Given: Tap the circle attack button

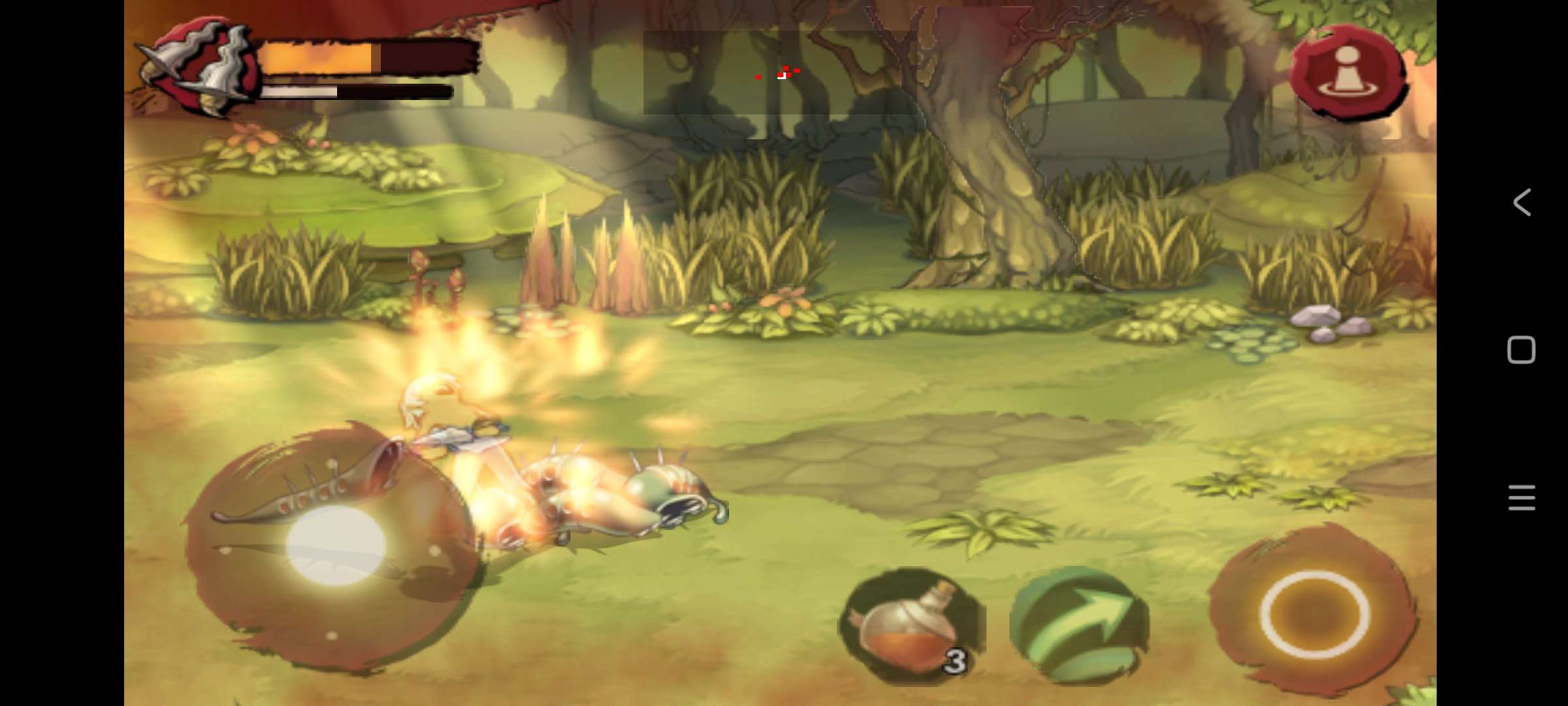Looking at the screenshot, I should (x=1314, y=614).
